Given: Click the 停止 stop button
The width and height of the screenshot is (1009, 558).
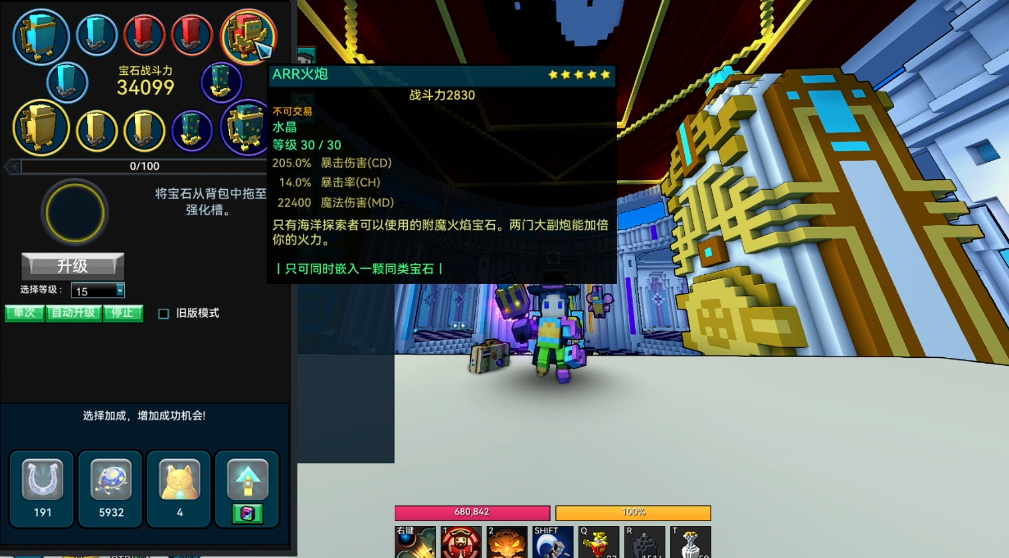Looking at the screenshot, I should pos(122,313).
